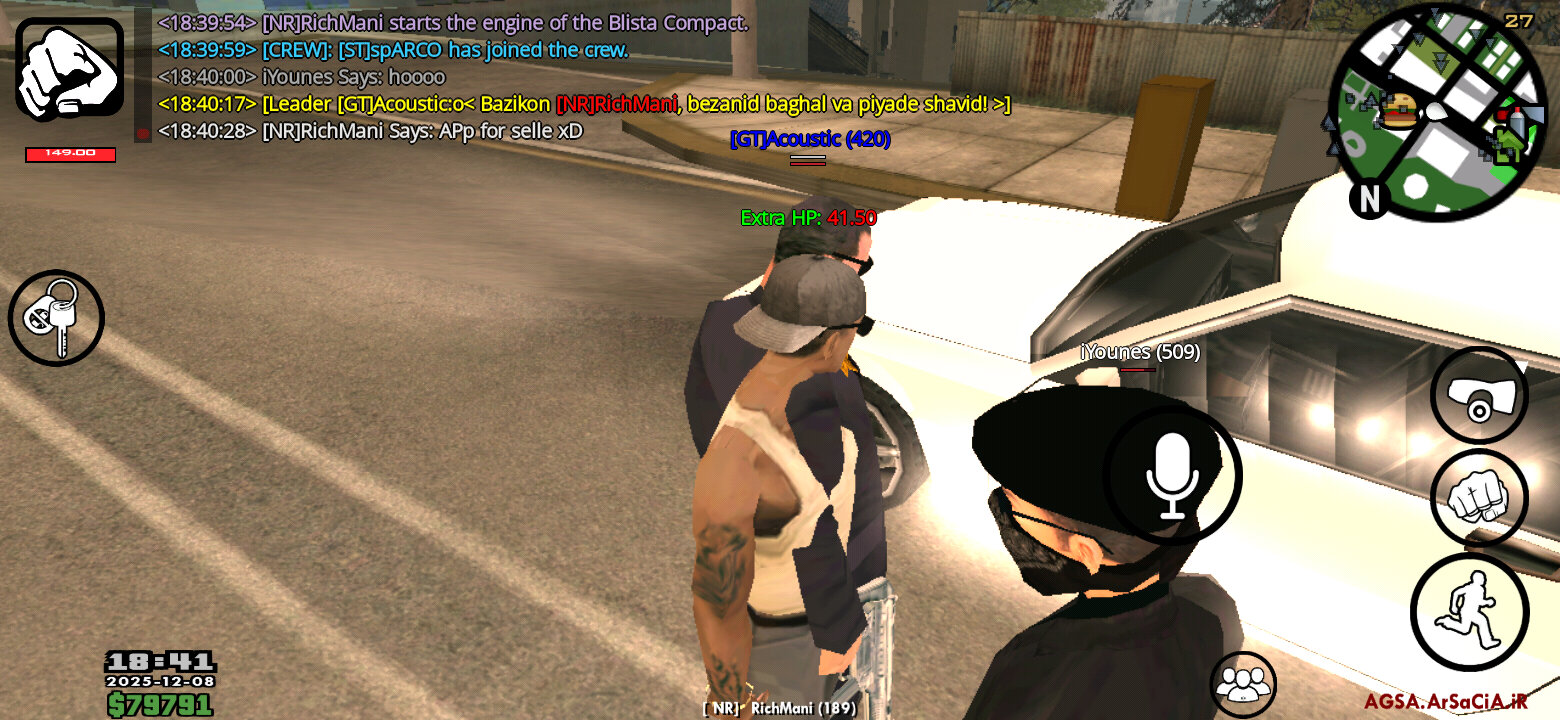Tap the camera view button
This screenshot has height=720, width=1560.
pyautogui.click(x=1479, y=396)
